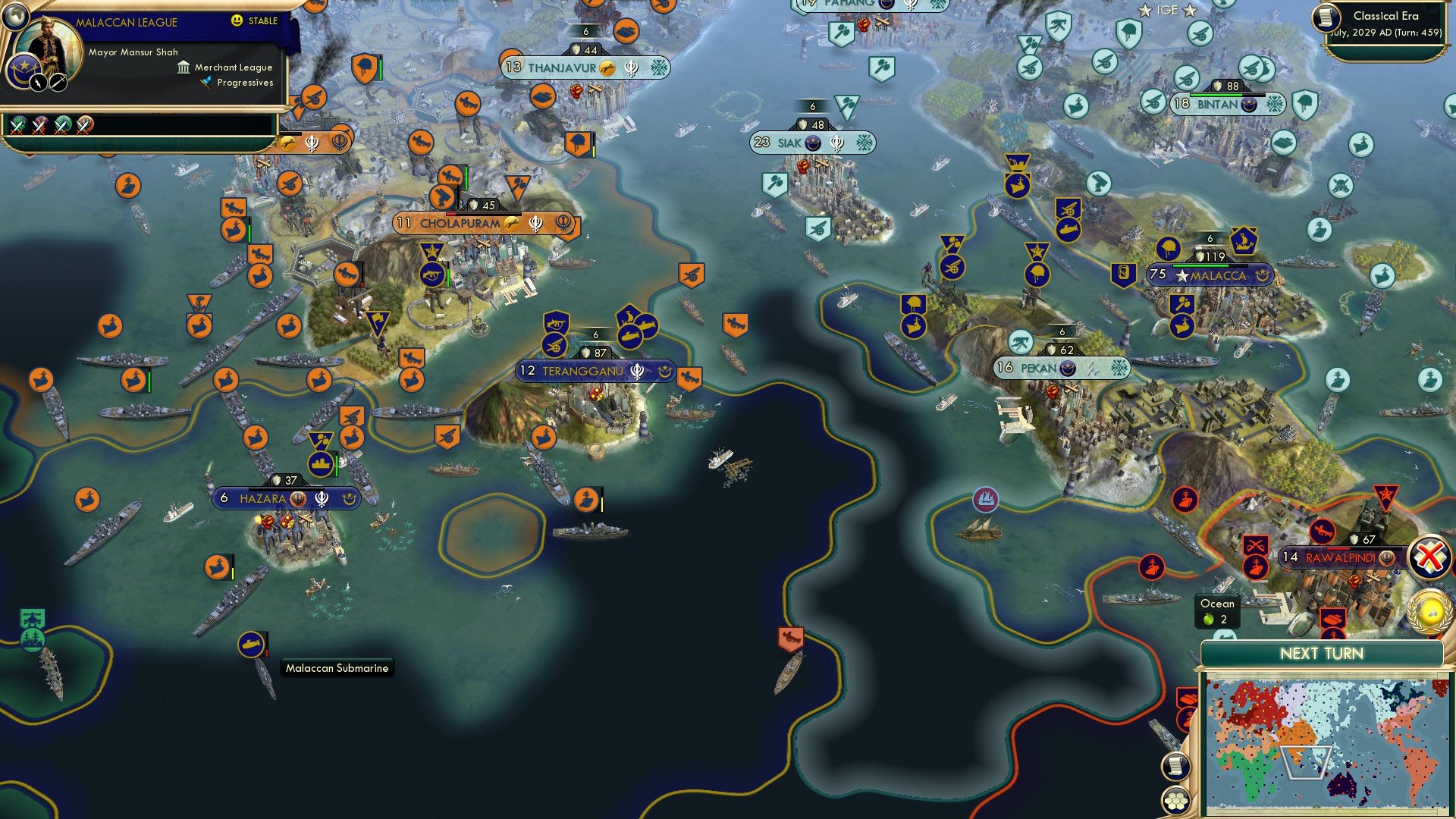Click the Sikhism religion icon on Teranganu's banner
Viewport: 1456px width, 819px height.
coord(637,371)
